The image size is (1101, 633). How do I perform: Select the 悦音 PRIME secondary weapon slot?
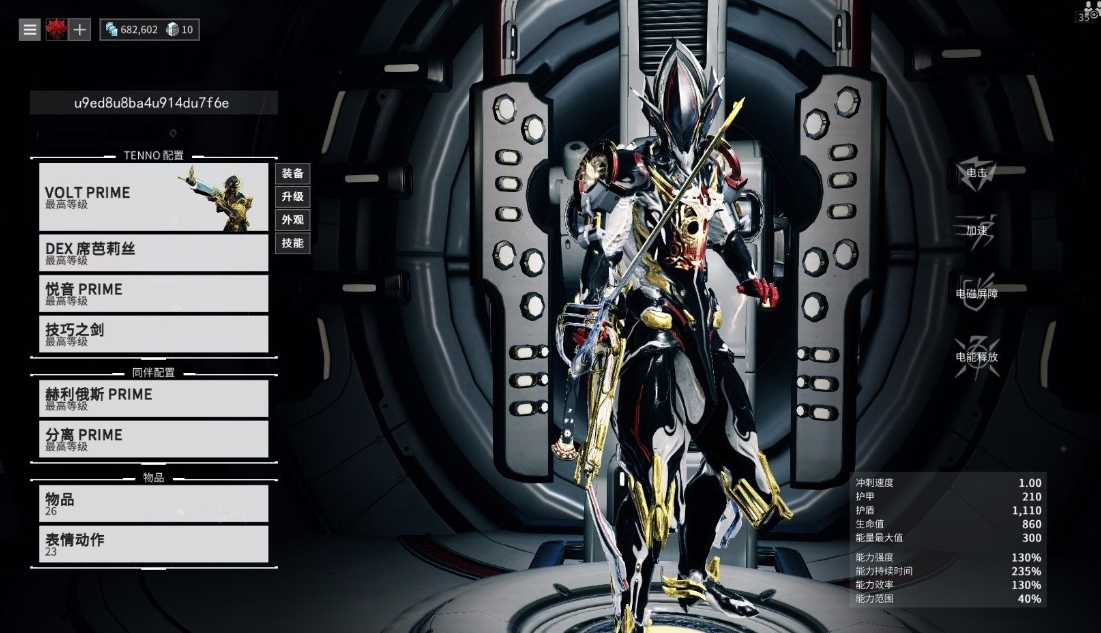[154, 293]
